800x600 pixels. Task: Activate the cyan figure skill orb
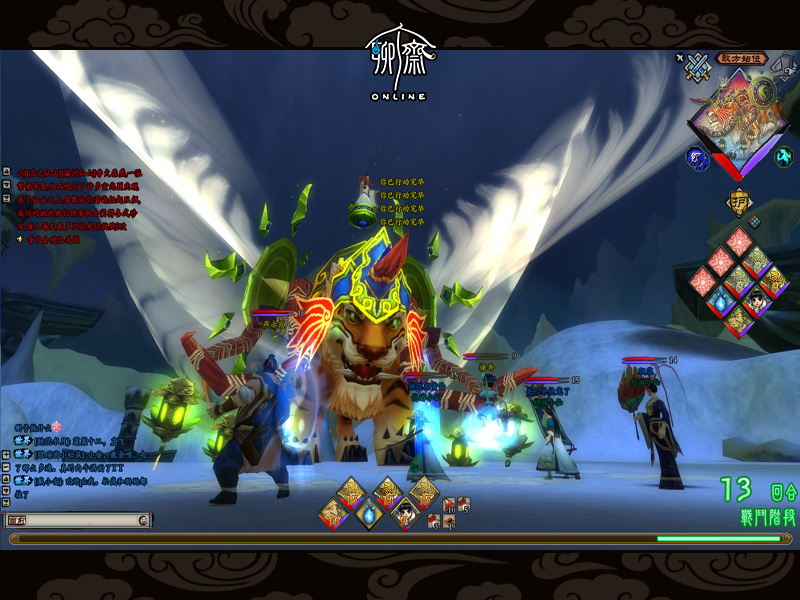pos(784,156)
